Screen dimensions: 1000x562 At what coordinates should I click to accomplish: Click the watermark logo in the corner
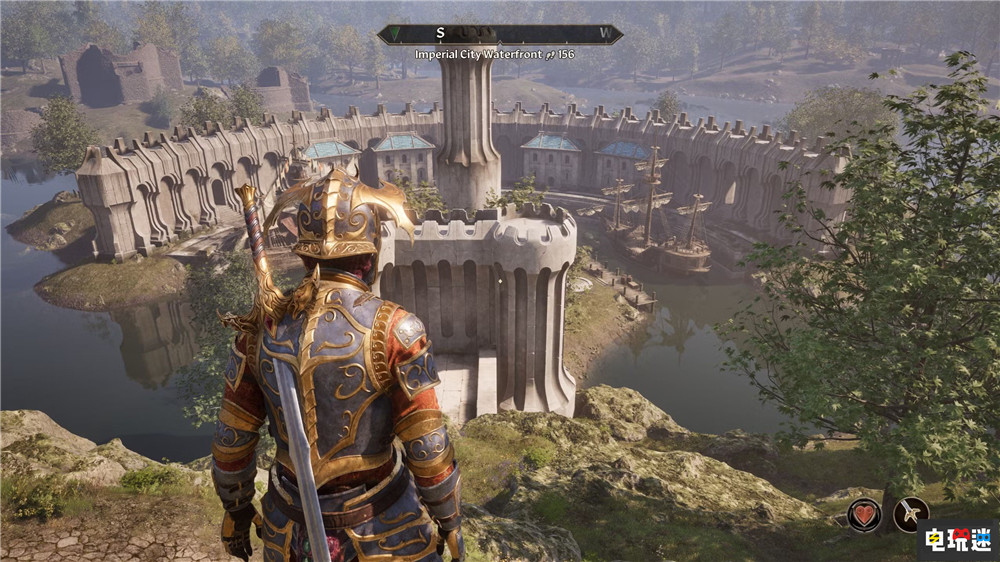click(x=957, y=539)
